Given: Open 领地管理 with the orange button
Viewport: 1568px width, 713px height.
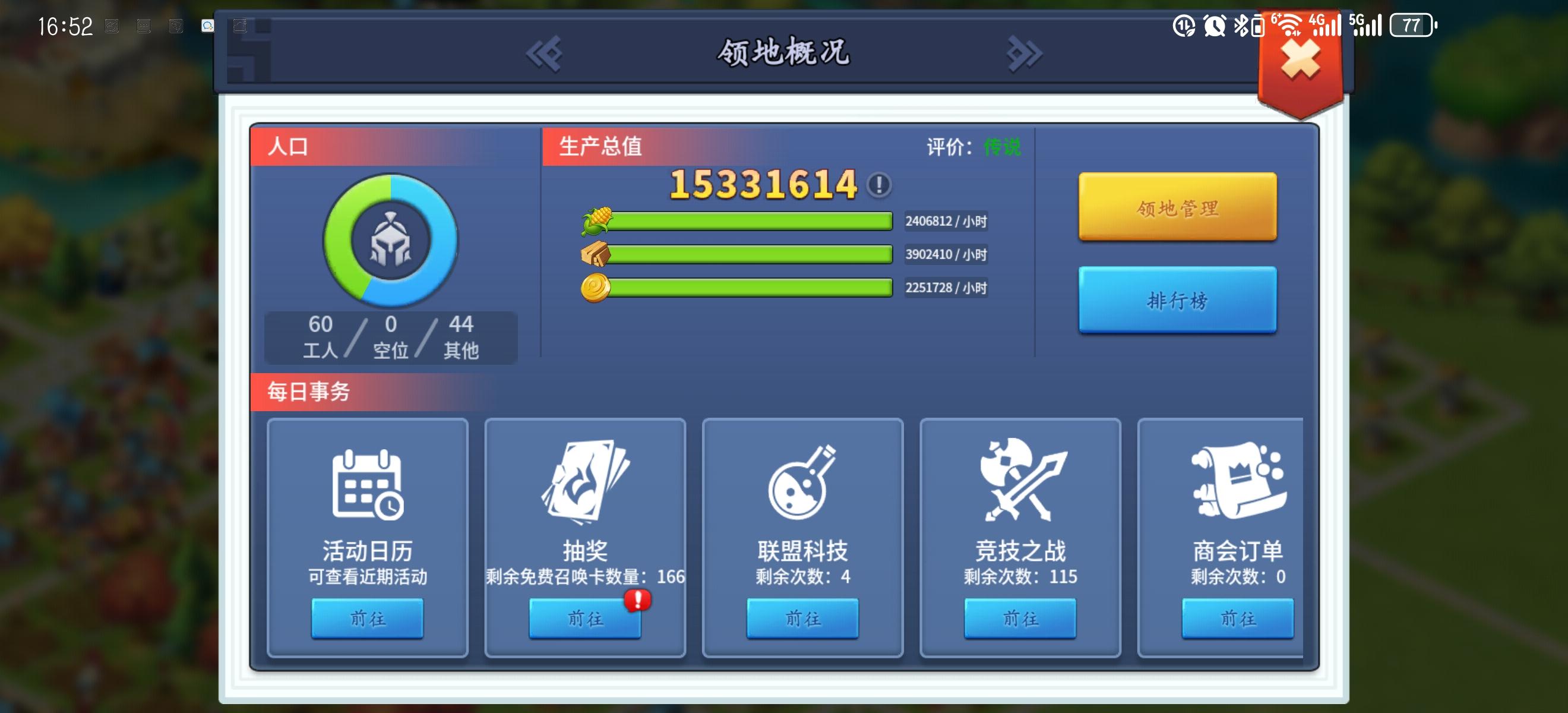Looking at the screenshot, I should [x=1177, y=207].
